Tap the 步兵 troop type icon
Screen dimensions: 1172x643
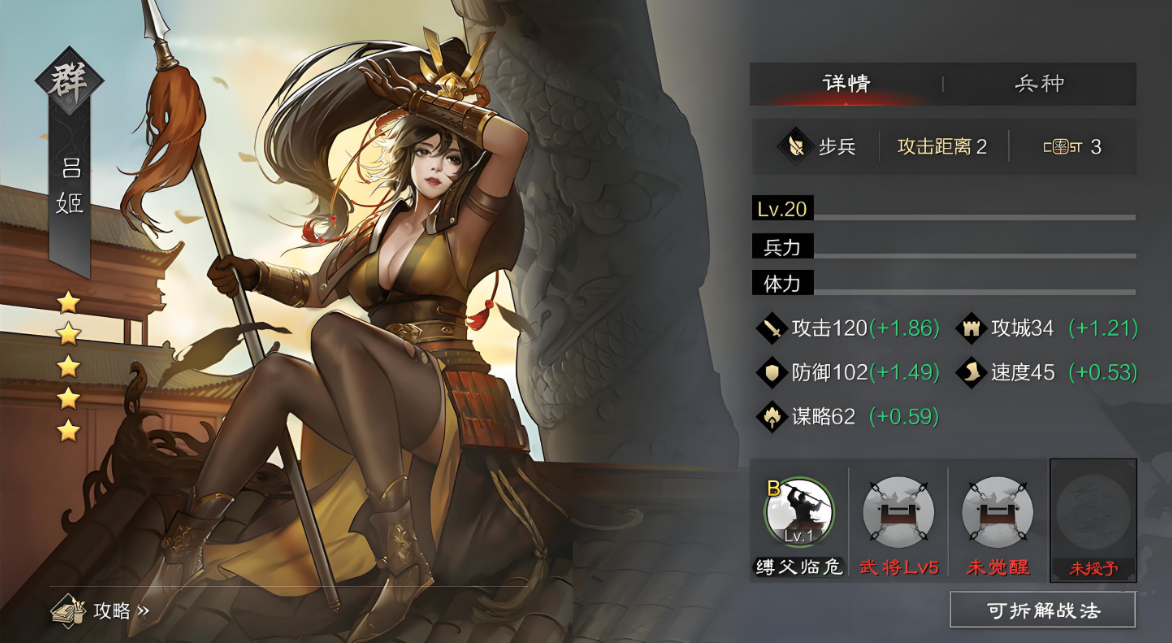click(795, 147)
